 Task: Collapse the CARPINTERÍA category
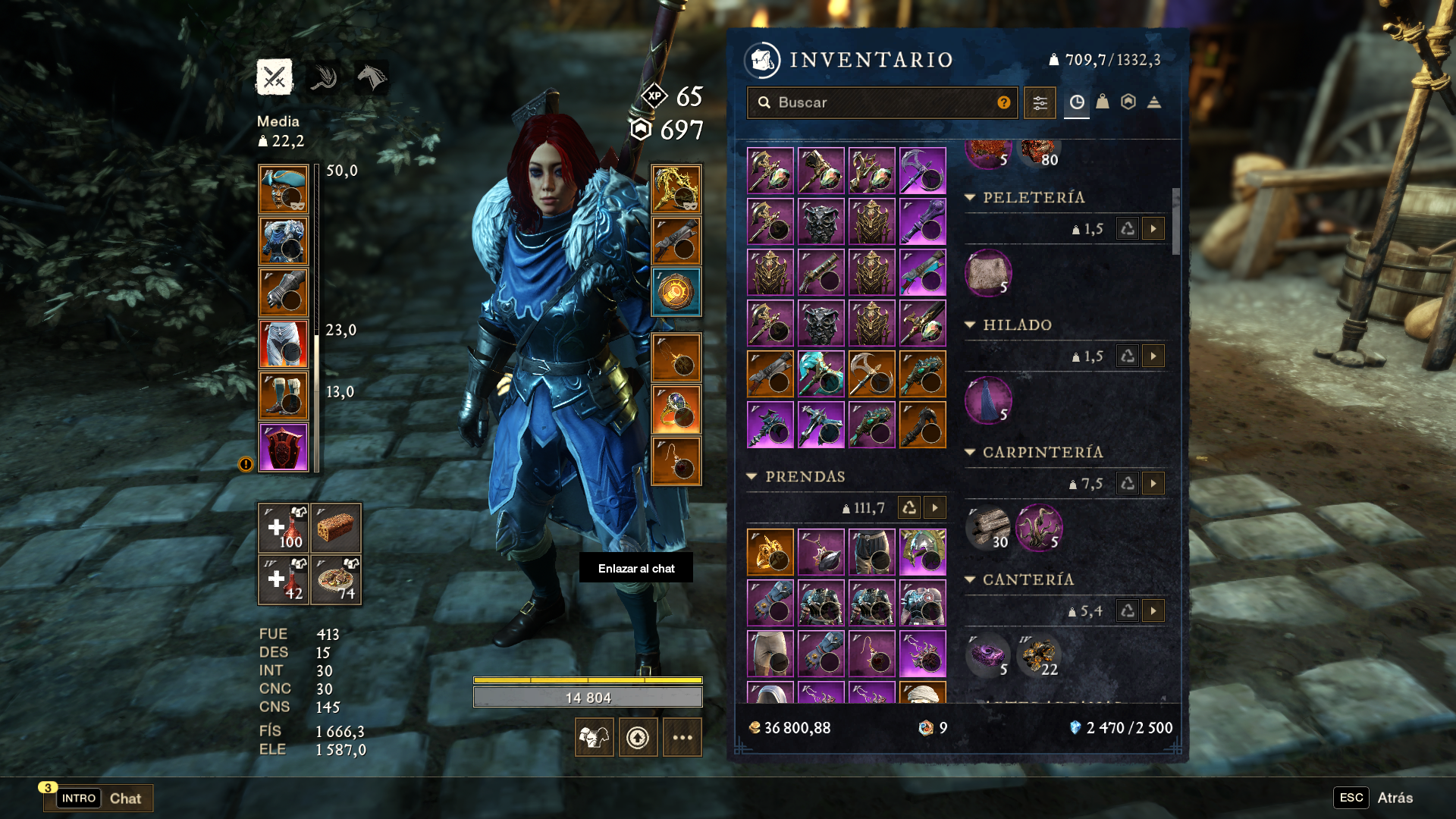coord(970,452)
